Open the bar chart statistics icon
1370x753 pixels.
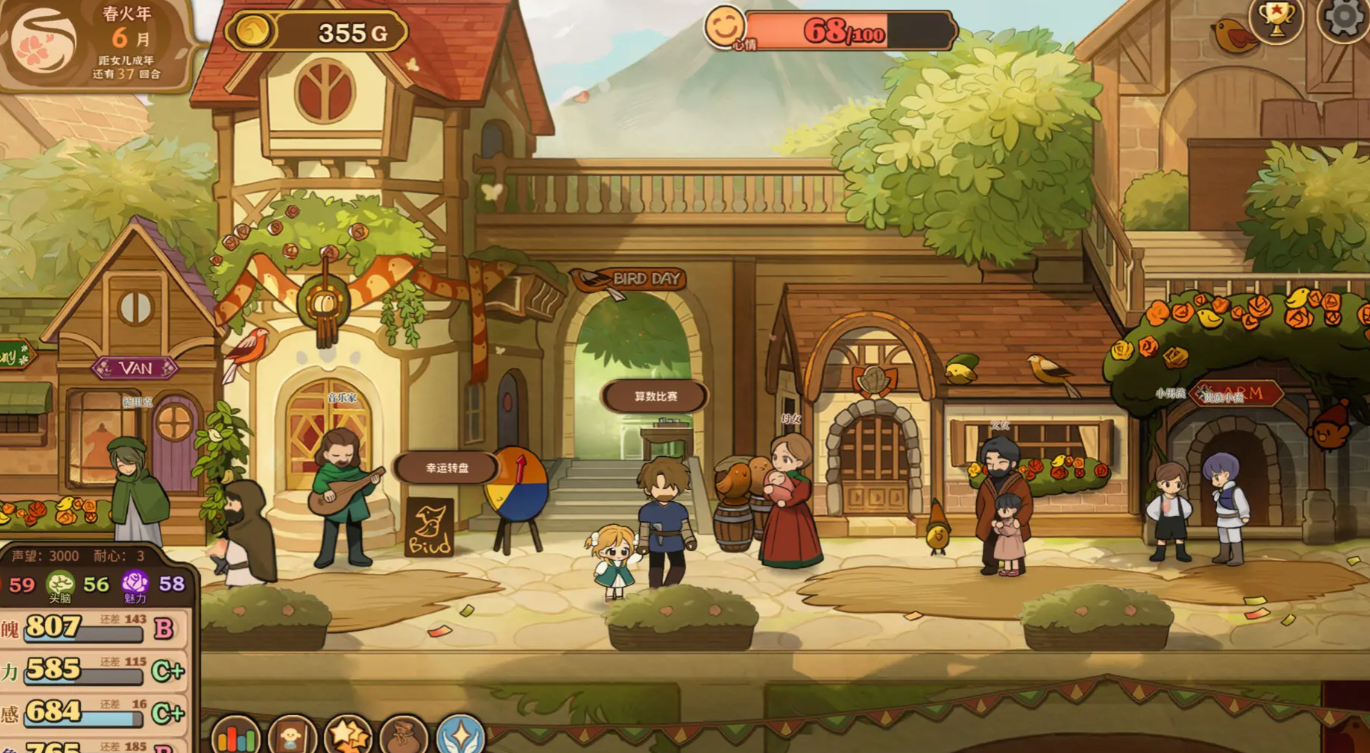(236, 736)
